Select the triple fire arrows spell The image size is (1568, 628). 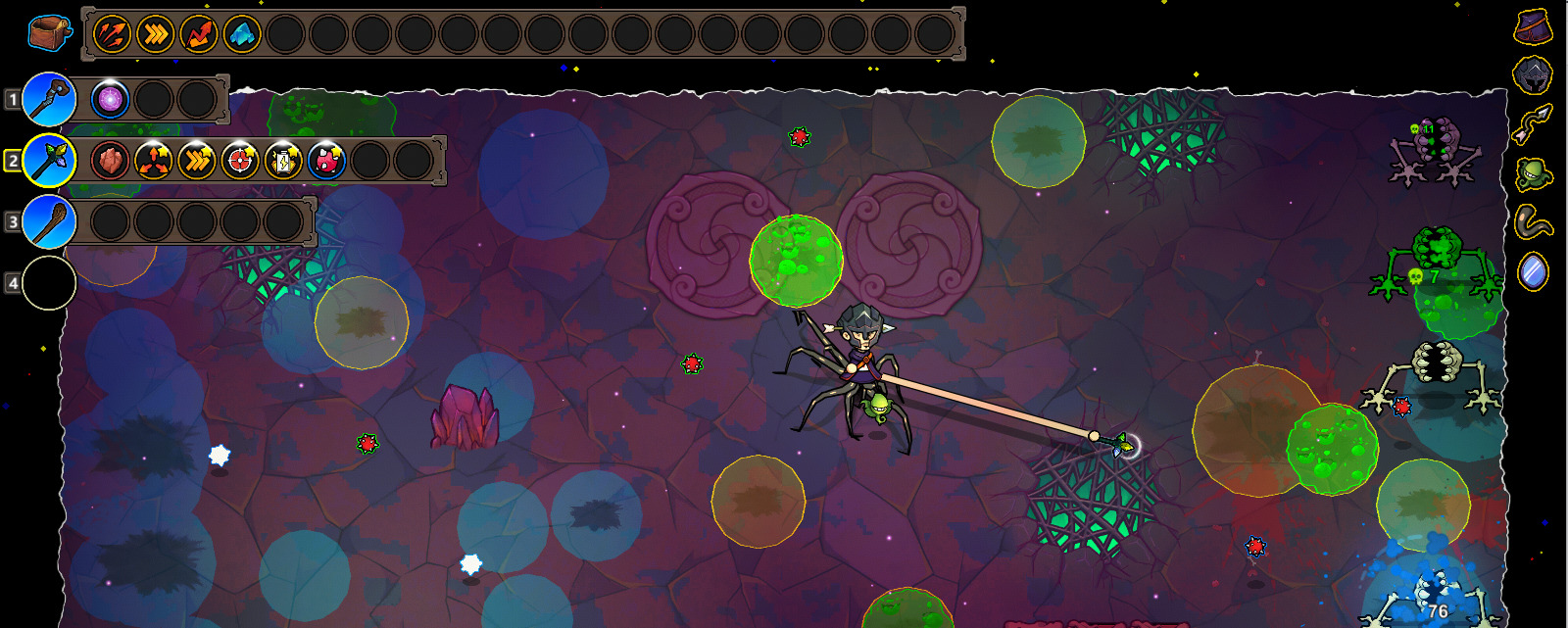[113, 35]
